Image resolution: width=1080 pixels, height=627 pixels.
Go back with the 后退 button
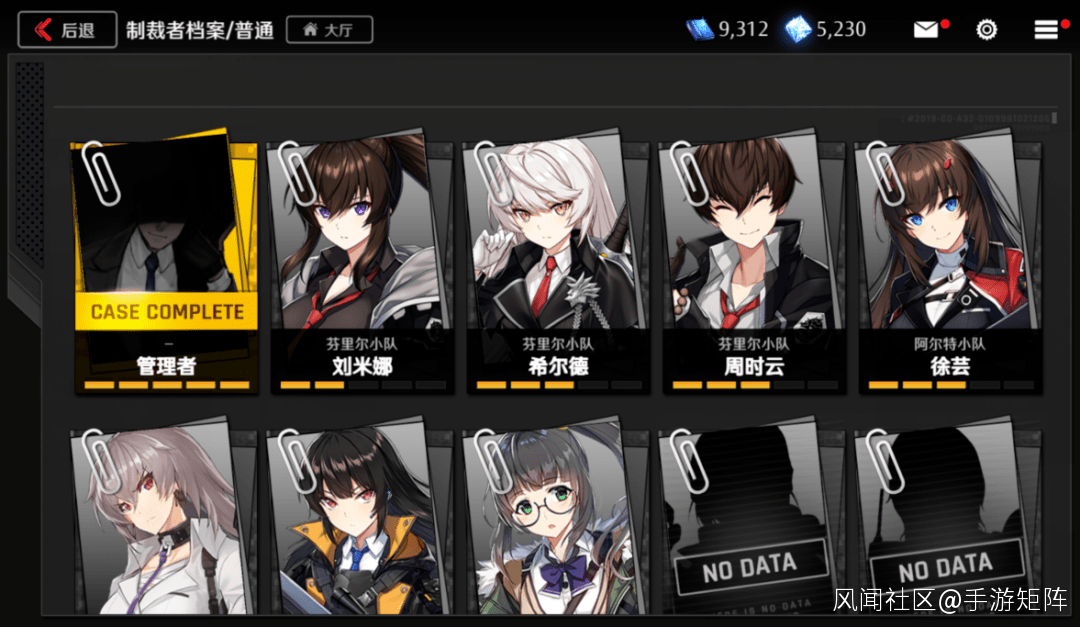(x=67, y=30)
